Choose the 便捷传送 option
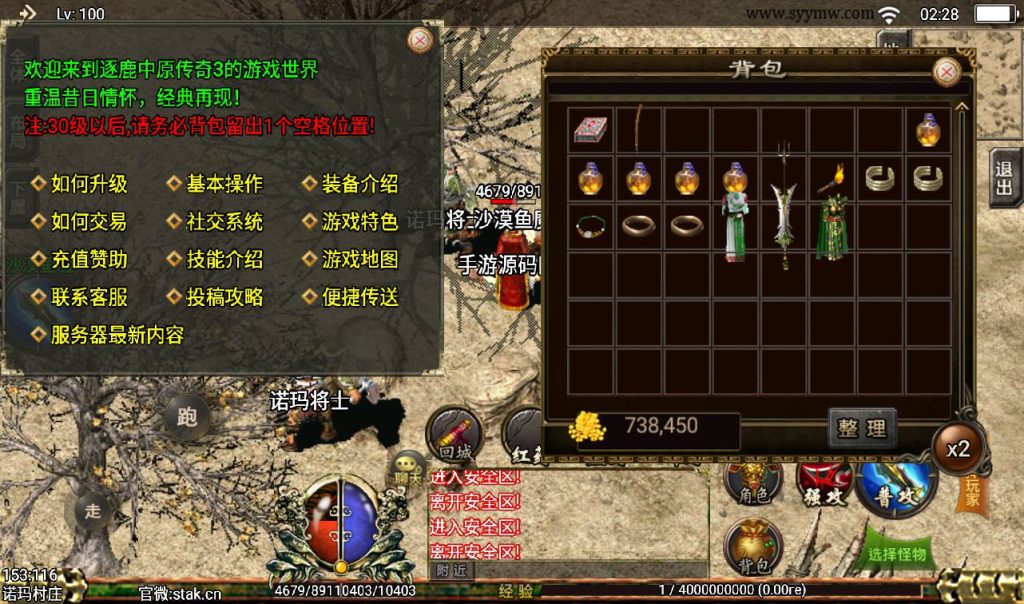This screenshot has width=1024, height=604. point(359,297)
